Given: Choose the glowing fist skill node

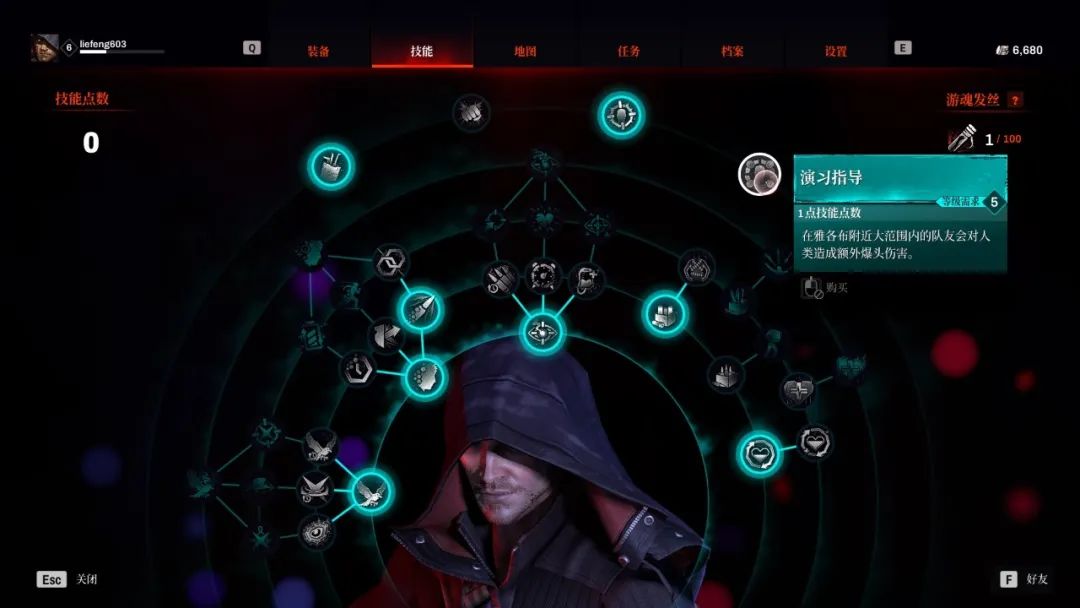Looking at the screenshot, I should pyautogui.click(x=424, y=378).
